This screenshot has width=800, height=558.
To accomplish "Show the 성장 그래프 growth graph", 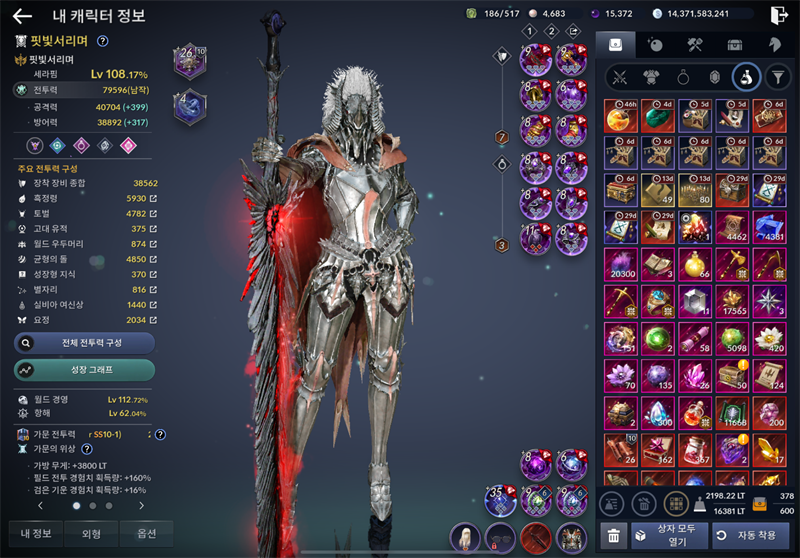I will pyautogui.click(x=84, y=370).
